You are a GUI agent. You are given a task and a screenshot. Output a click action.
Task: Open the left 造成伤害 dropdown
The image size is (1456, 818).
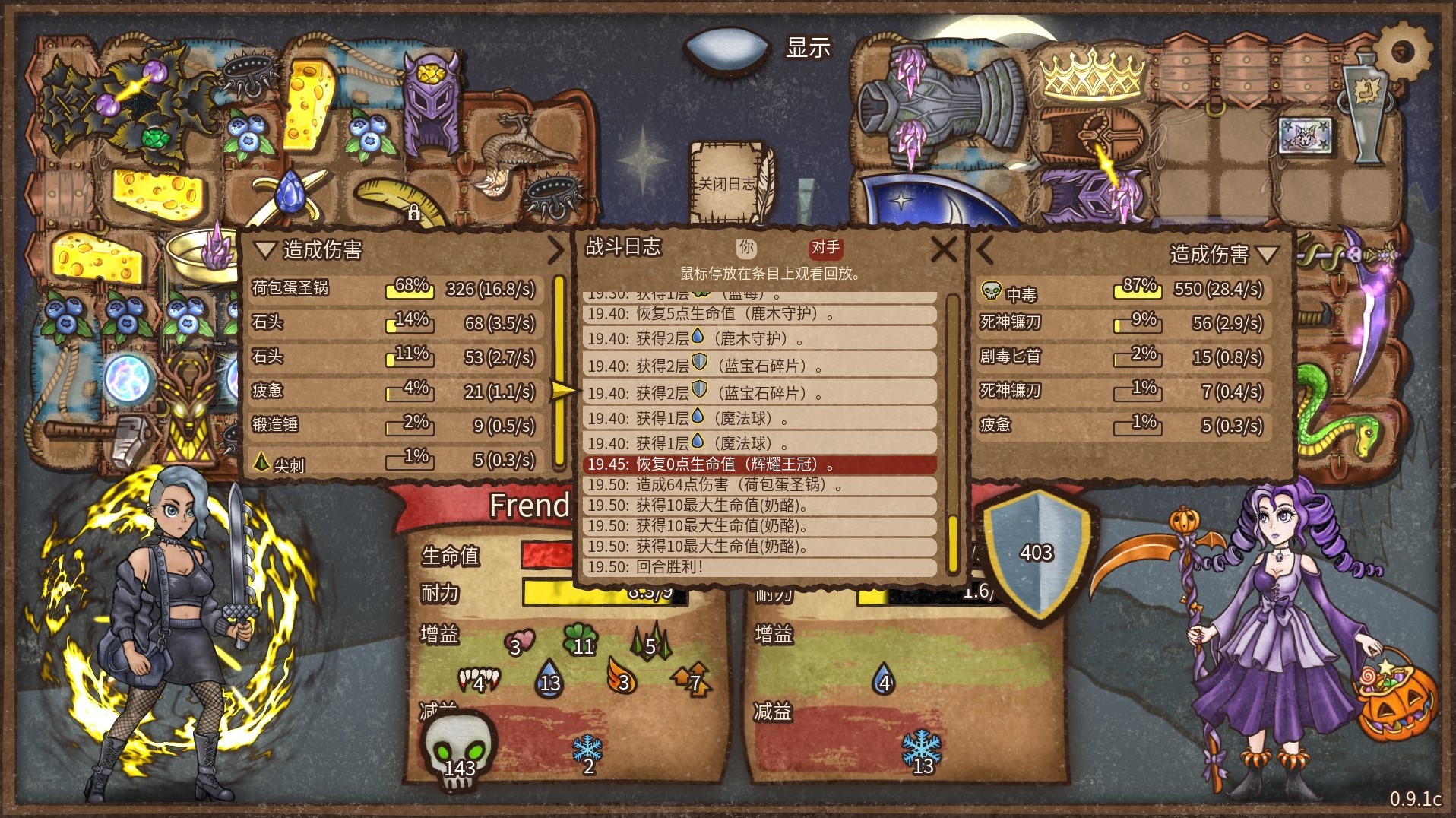point(264,250)
